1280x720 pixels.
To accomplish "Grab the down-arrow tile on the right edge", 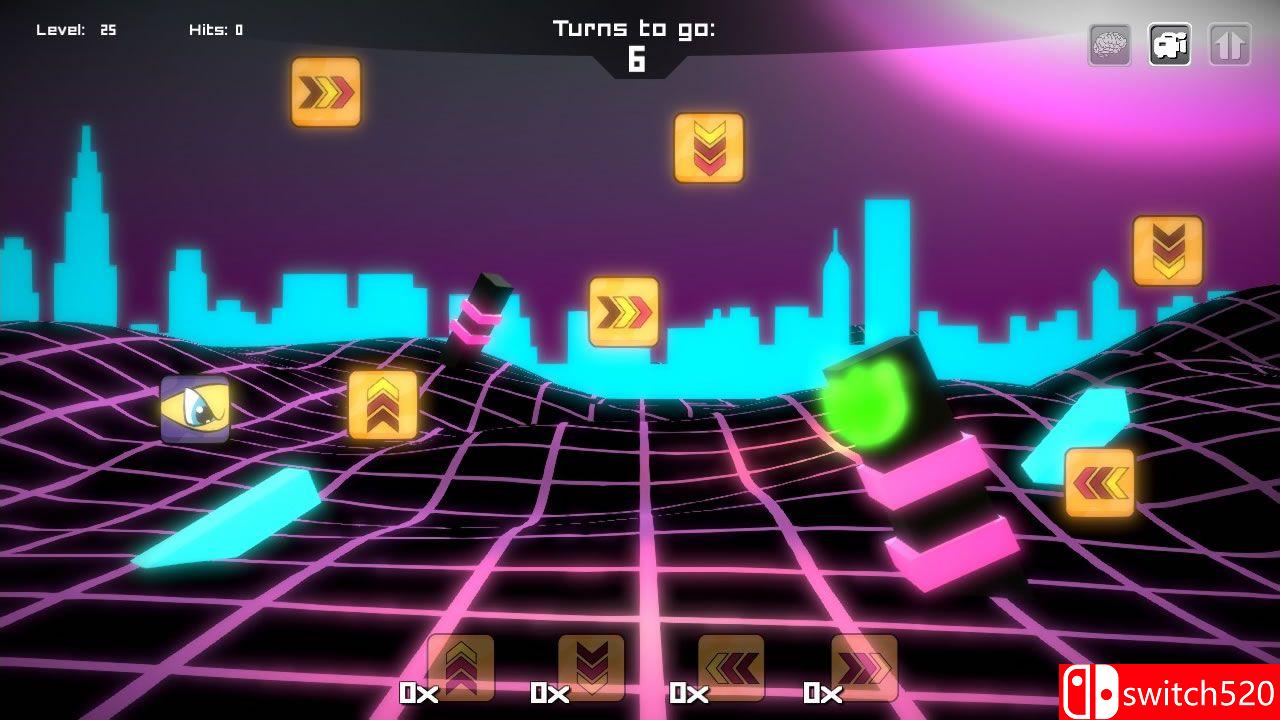I will click(x=1168, y=250).
